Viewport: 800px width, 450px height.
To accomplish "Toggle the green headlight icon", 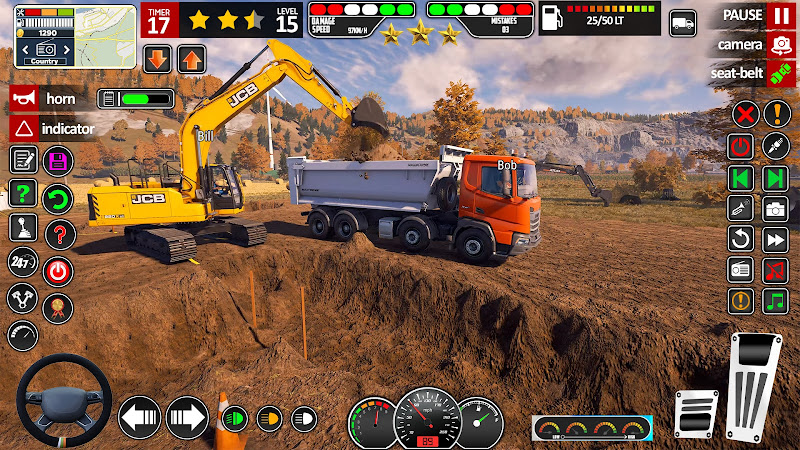I will click(235, 418).
